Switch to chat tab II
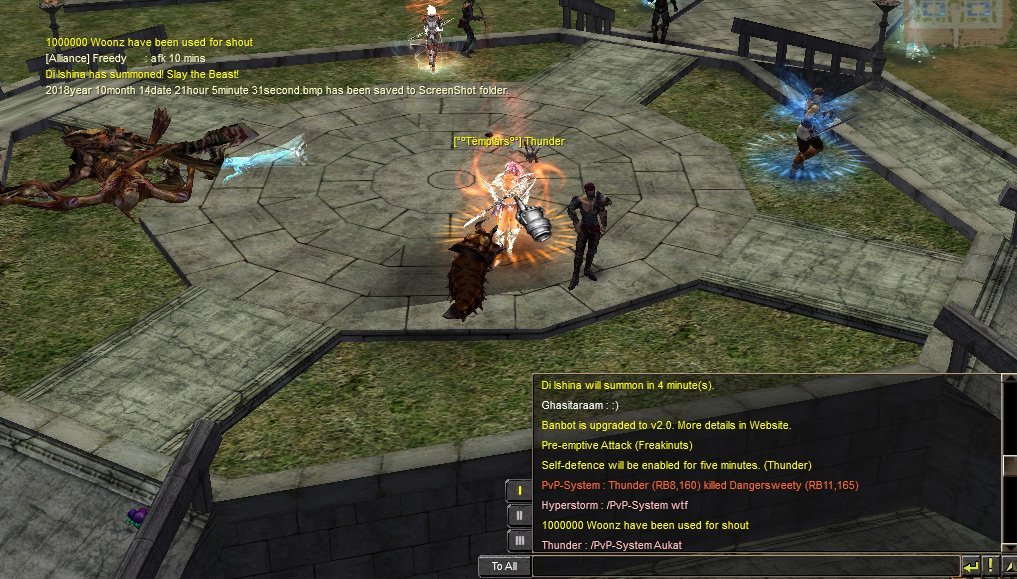 [519, 516]
